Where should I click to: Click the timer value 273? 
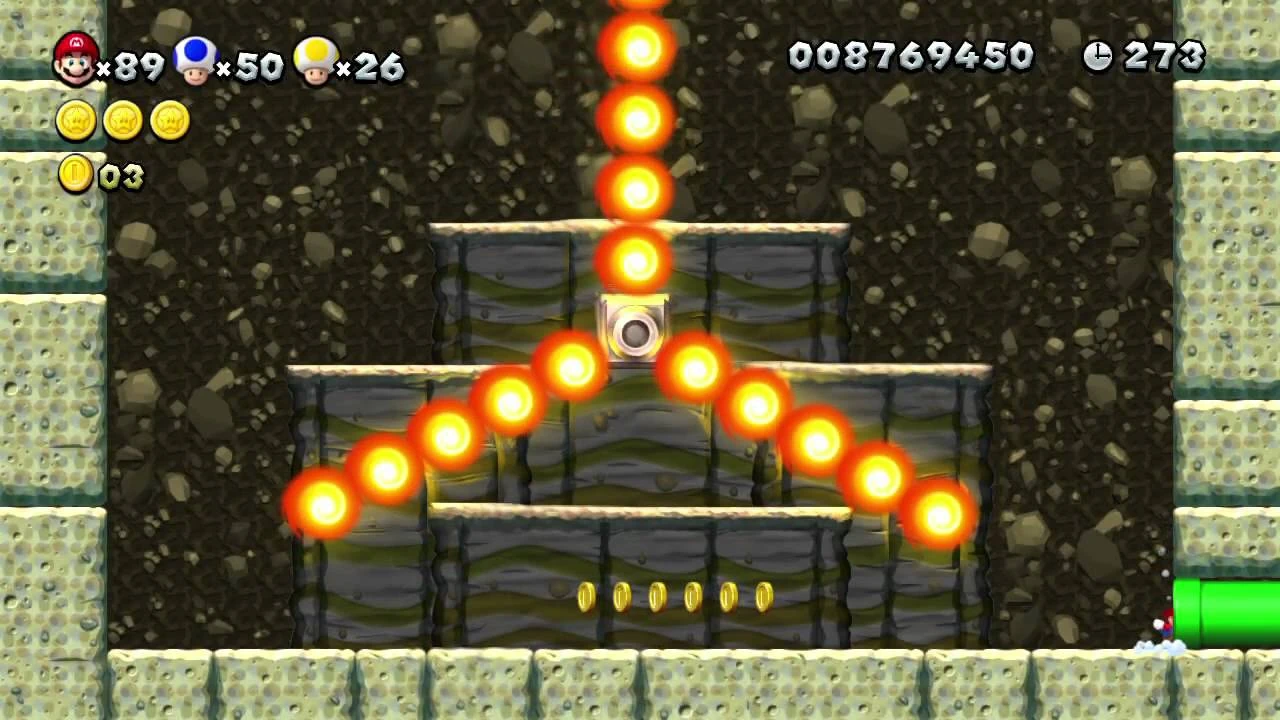(x=1163, y=57)
